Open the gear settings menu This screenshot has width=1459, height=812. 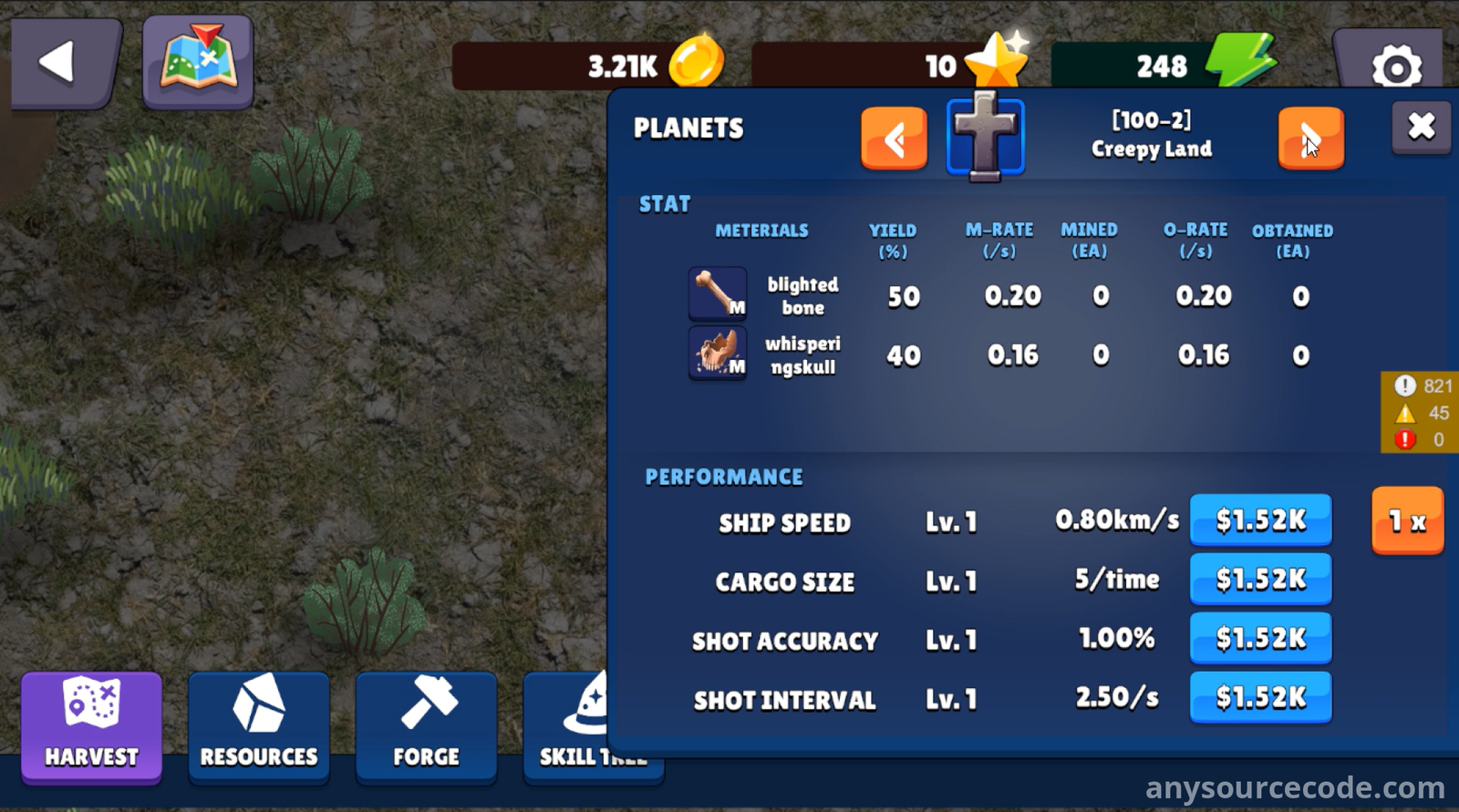click(1394, 66)
